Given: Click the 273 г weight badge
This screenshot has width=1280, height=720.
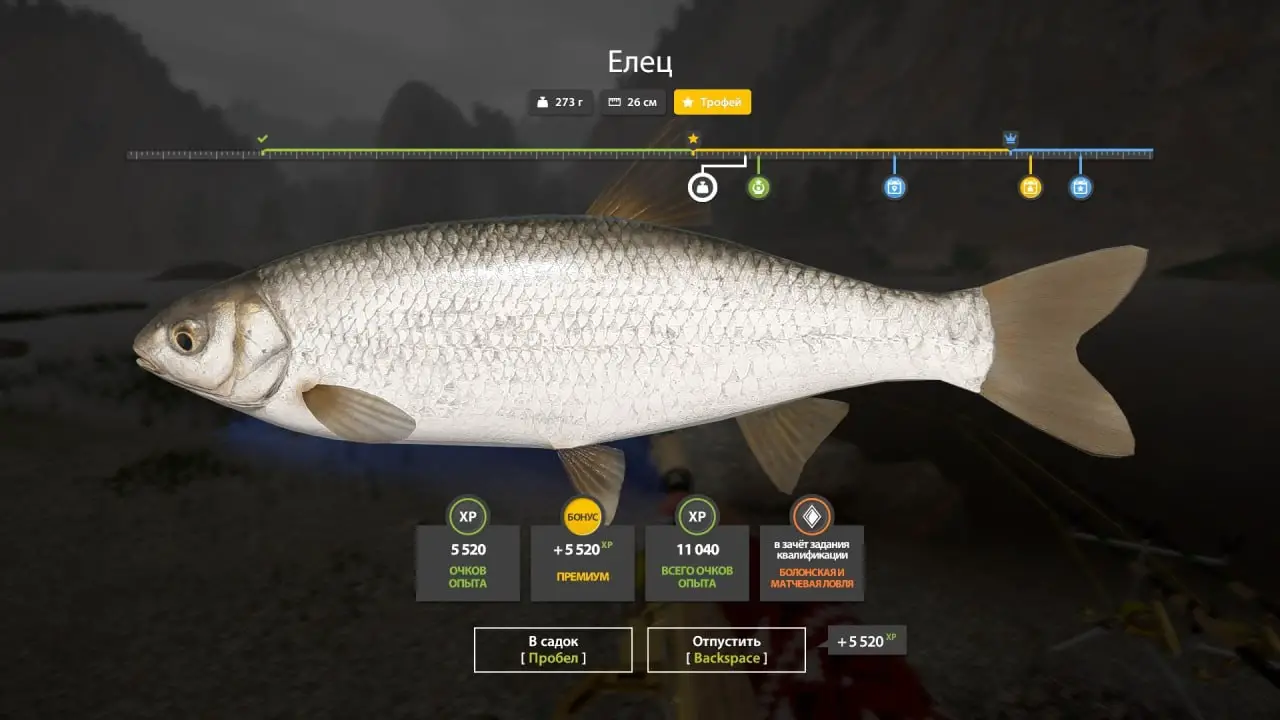Looking at the screenshot, I should click(x=560, y=102).
